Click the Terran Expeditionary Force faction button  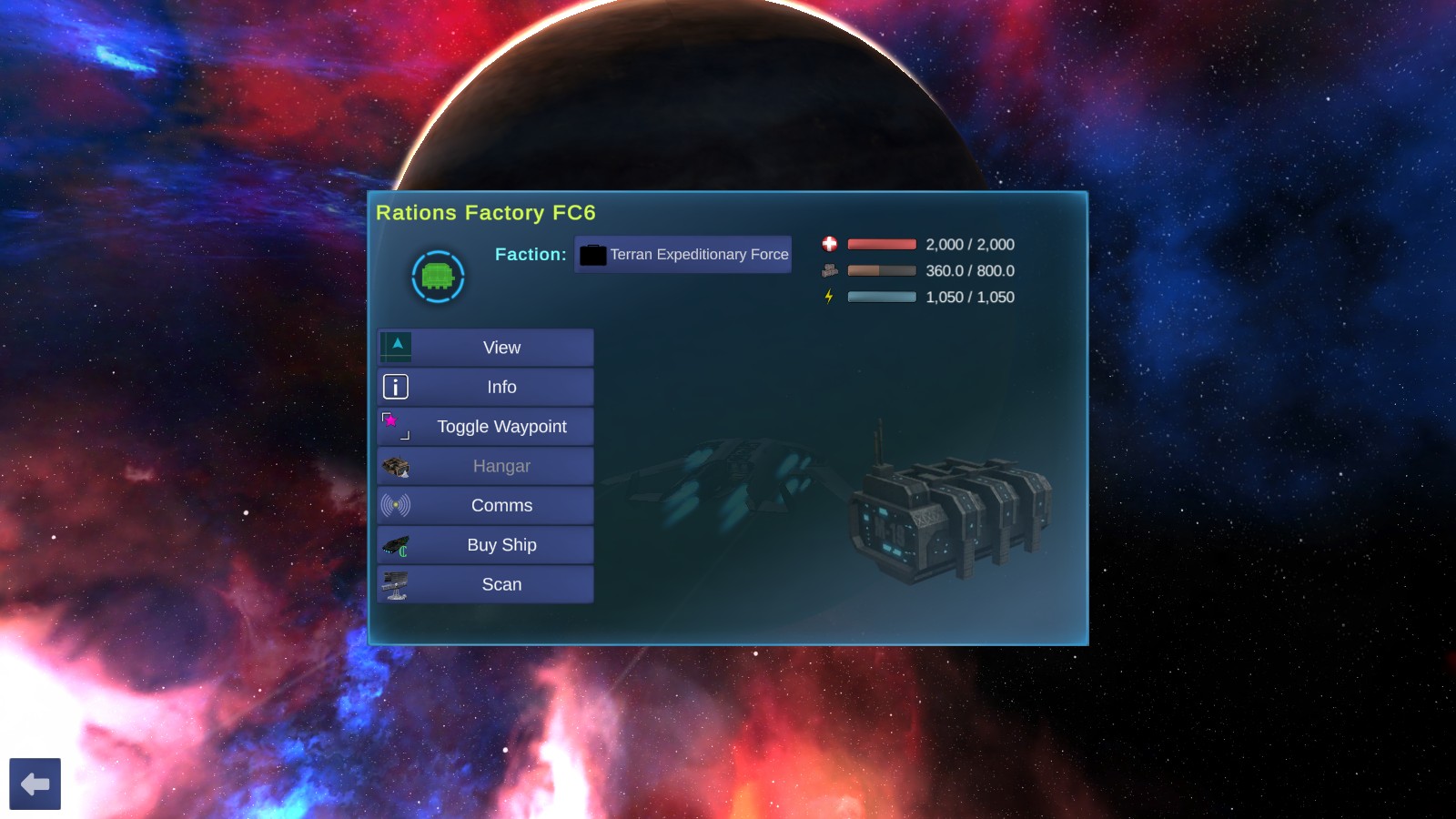[x=683, y=255]
